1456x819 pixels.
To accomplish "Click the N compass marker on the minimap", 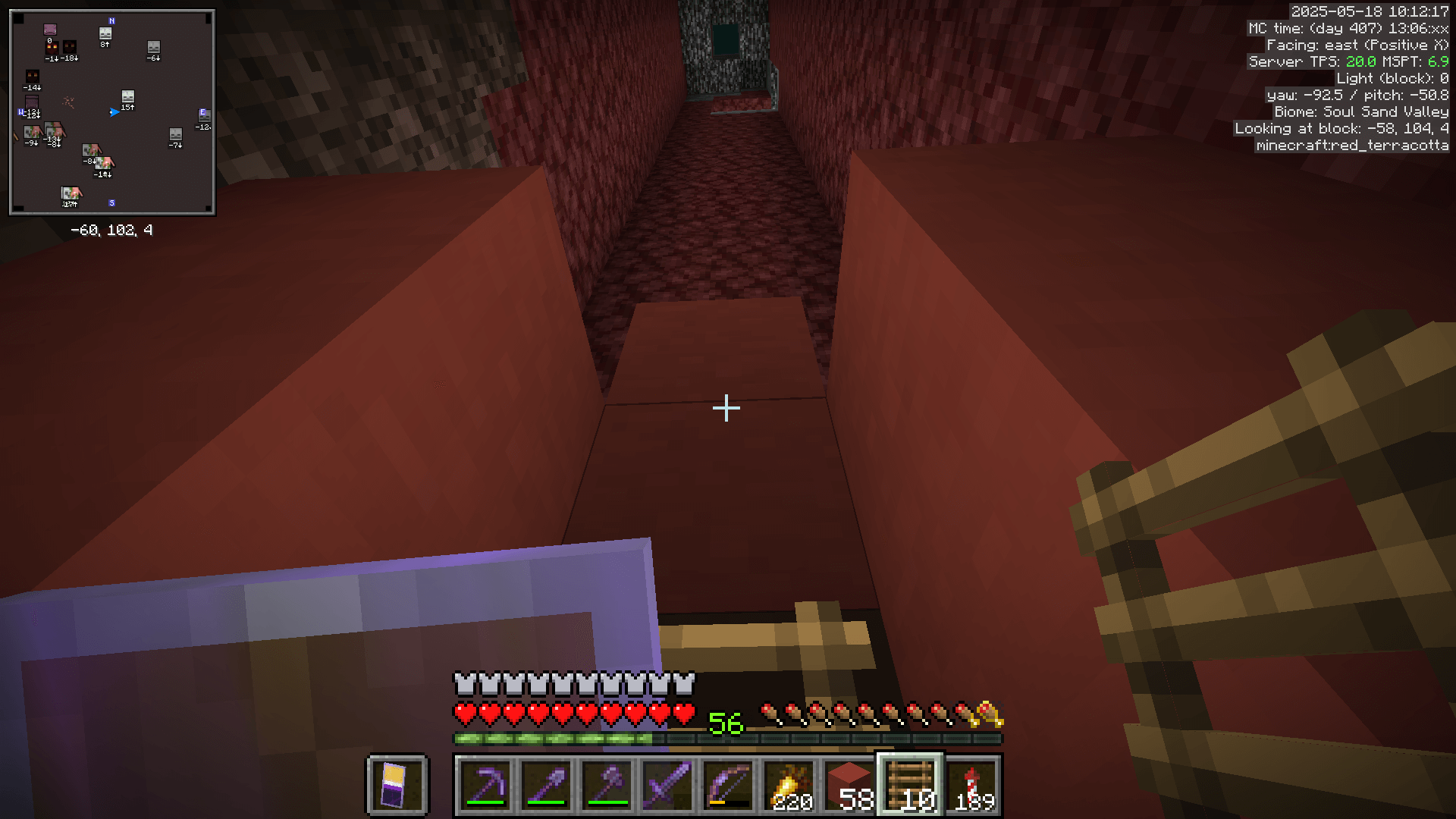I will pyautogui.click(x=111, y=20).
